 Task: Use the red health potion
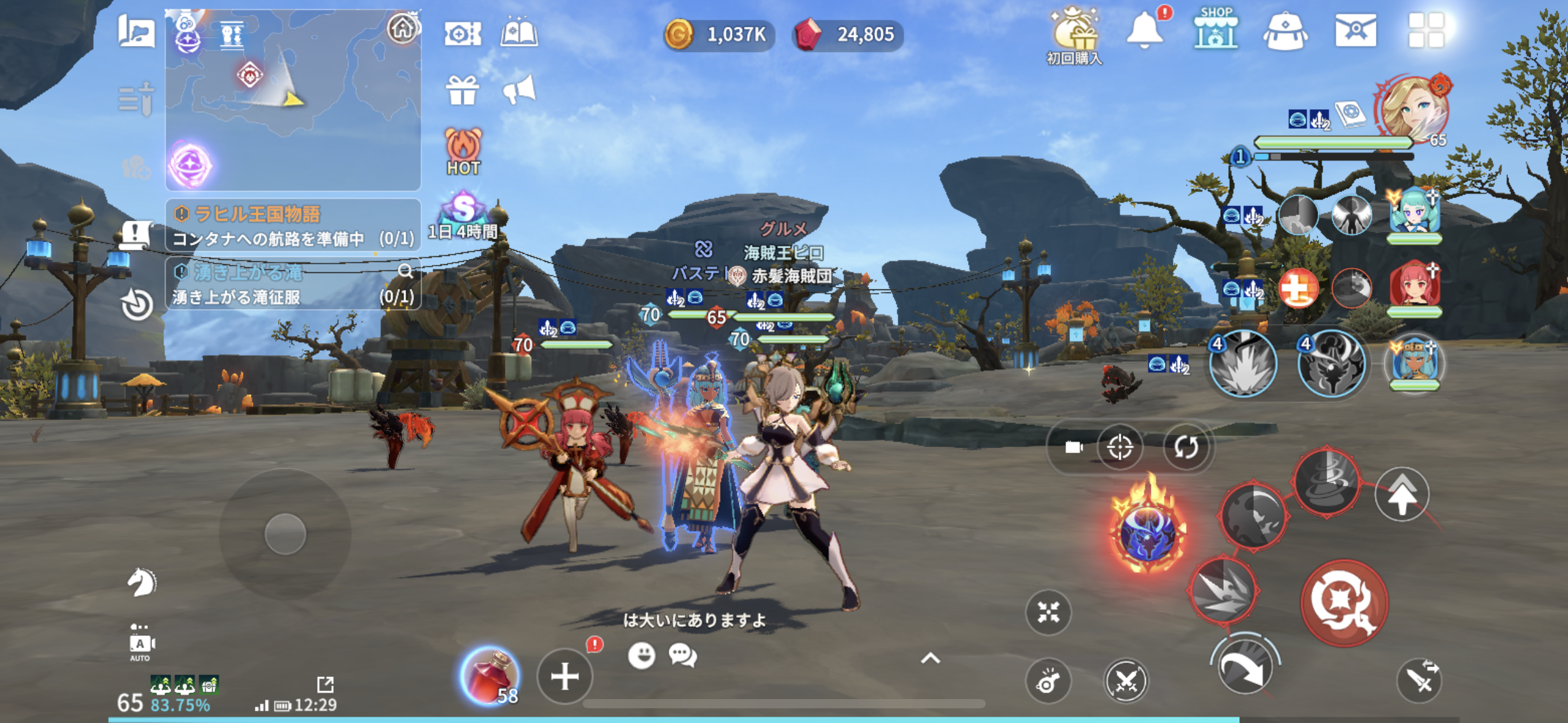coord(490,675)
